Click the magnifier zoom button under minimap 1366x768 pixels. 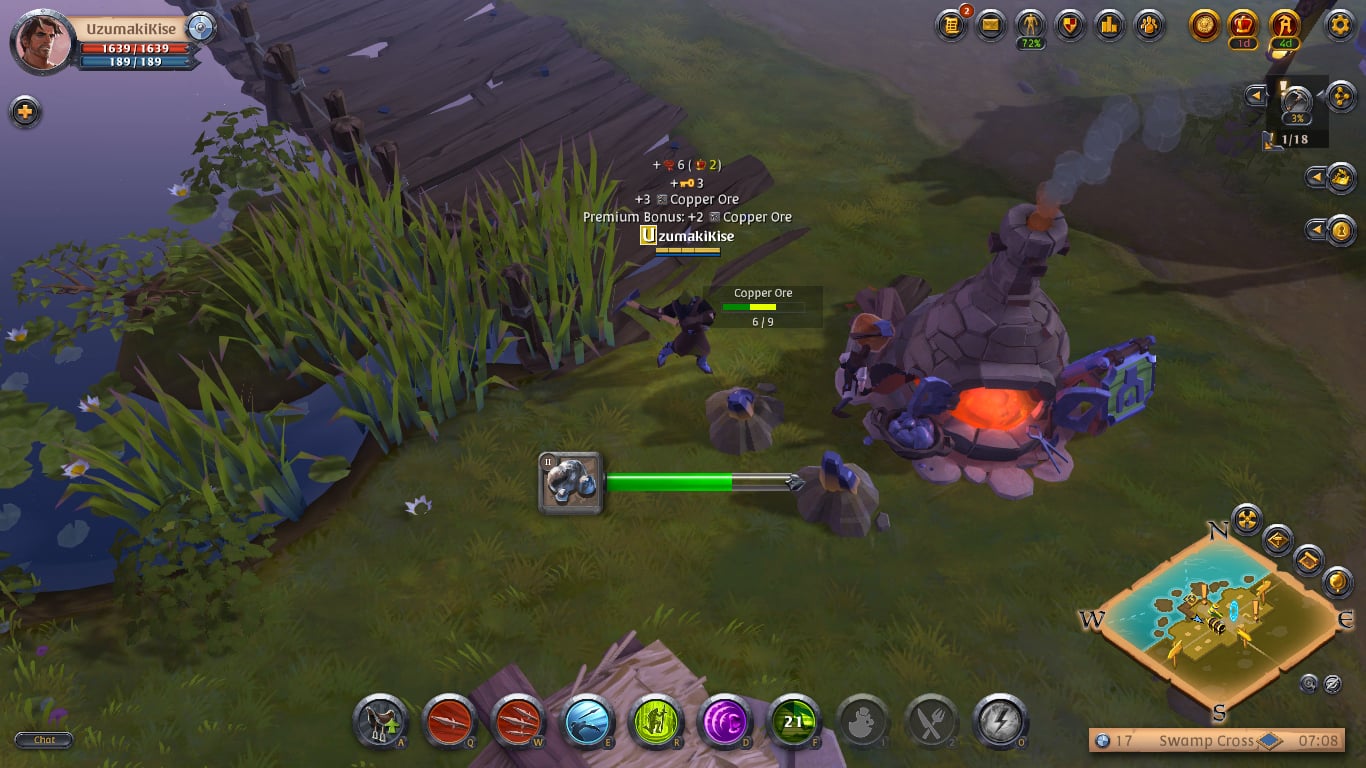click(x=1309, y=684)
